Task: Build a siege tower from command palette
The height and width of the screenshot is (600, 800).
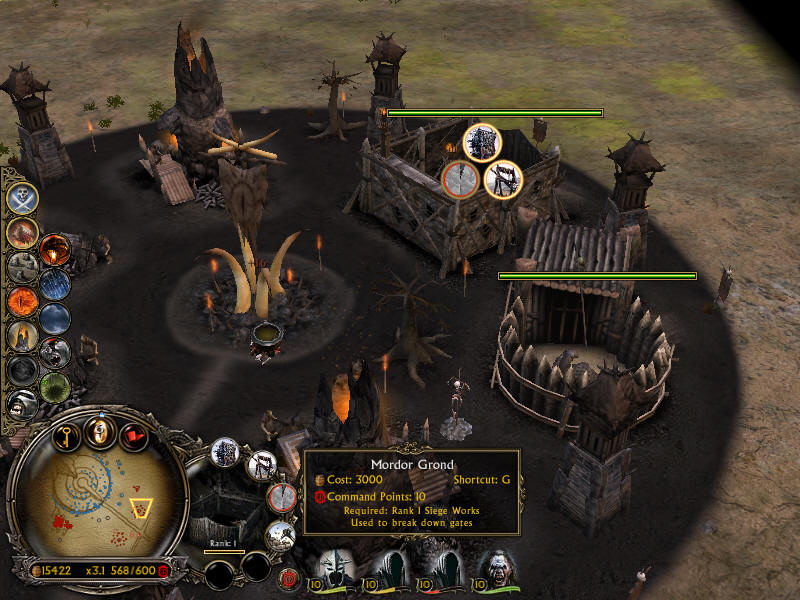Action: (225, 453)
